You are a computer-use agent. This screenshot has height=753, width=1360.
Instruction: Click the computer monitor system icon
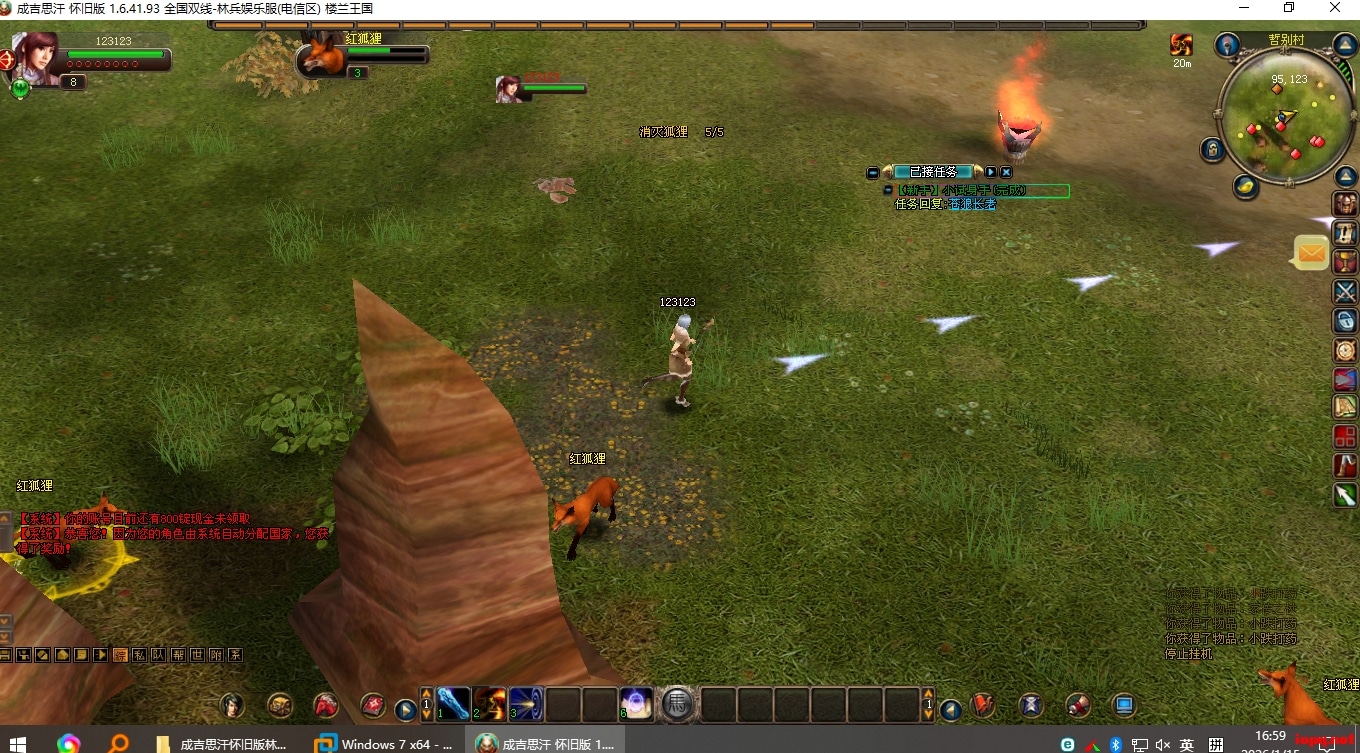(1124, 705)
